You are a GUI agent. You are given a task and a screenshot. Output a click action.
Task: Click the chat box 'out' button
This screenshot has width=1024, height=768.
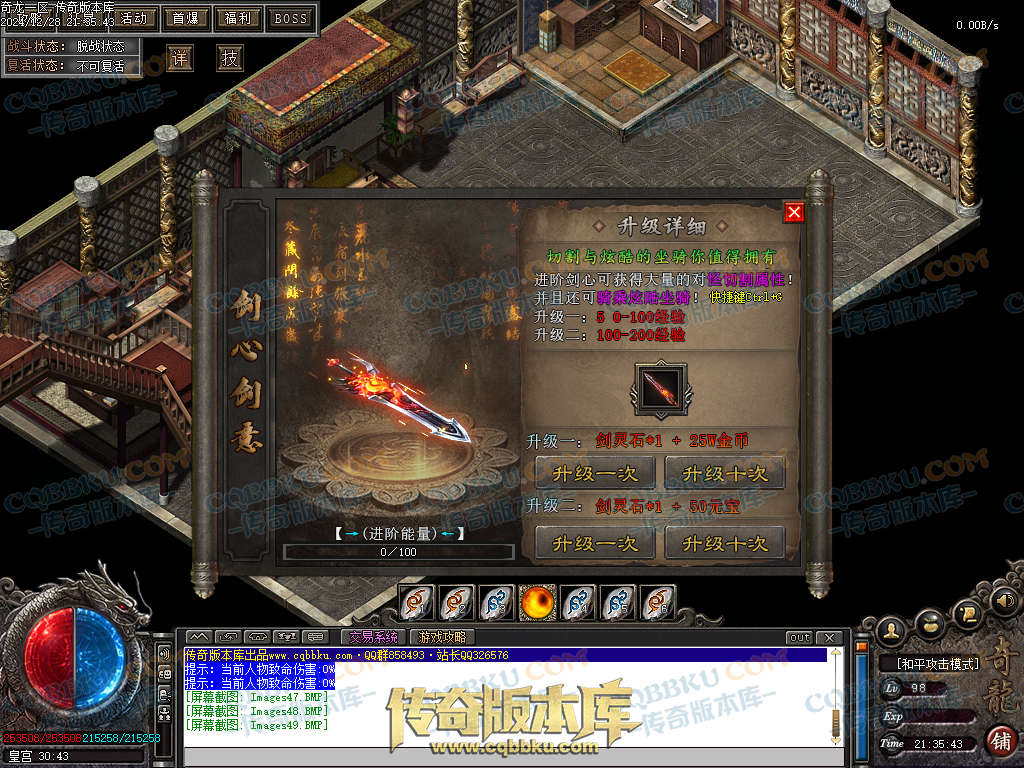(800, 638)
